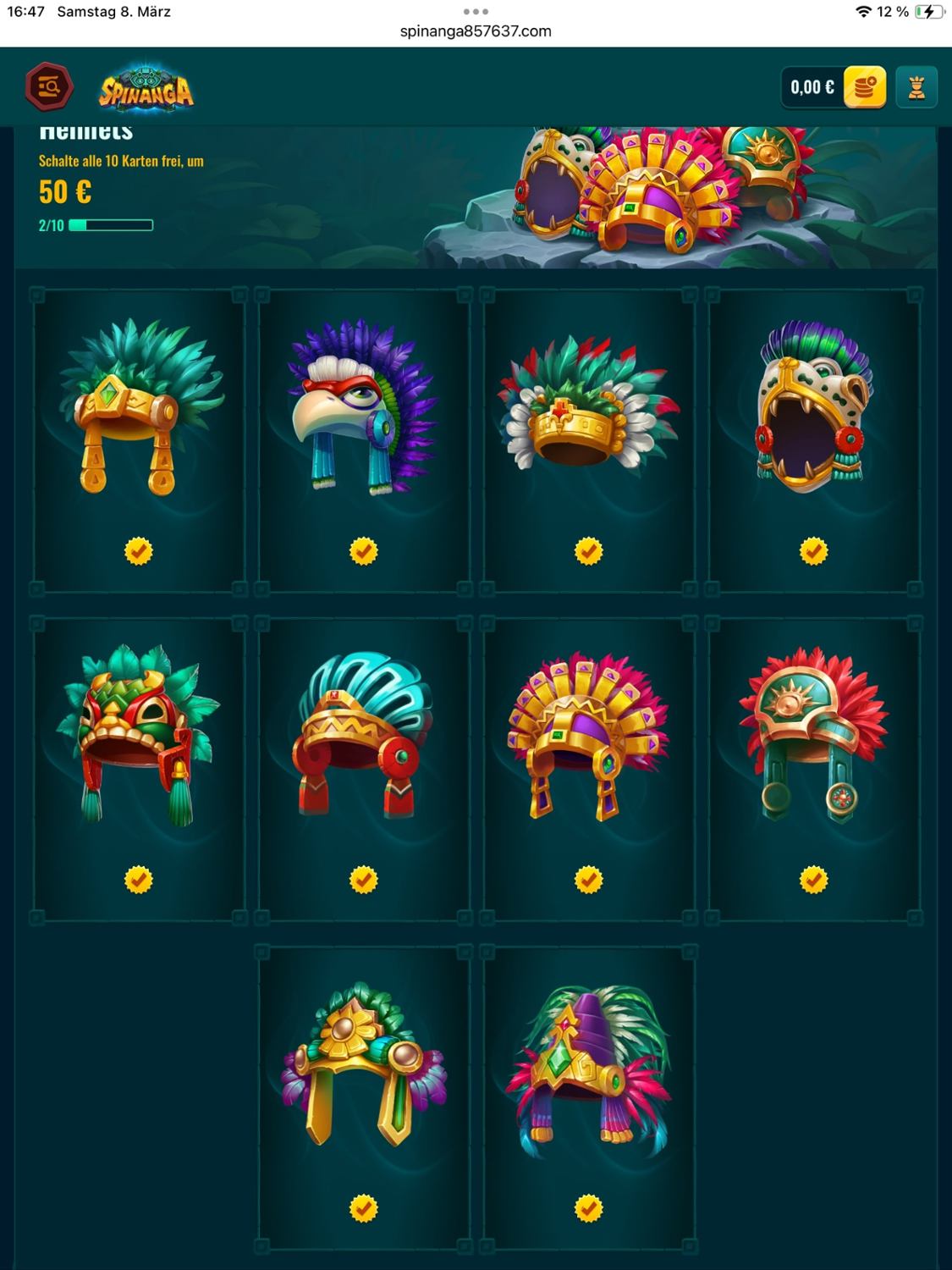Open the gold coins deposit button

(x=864, y=87)
